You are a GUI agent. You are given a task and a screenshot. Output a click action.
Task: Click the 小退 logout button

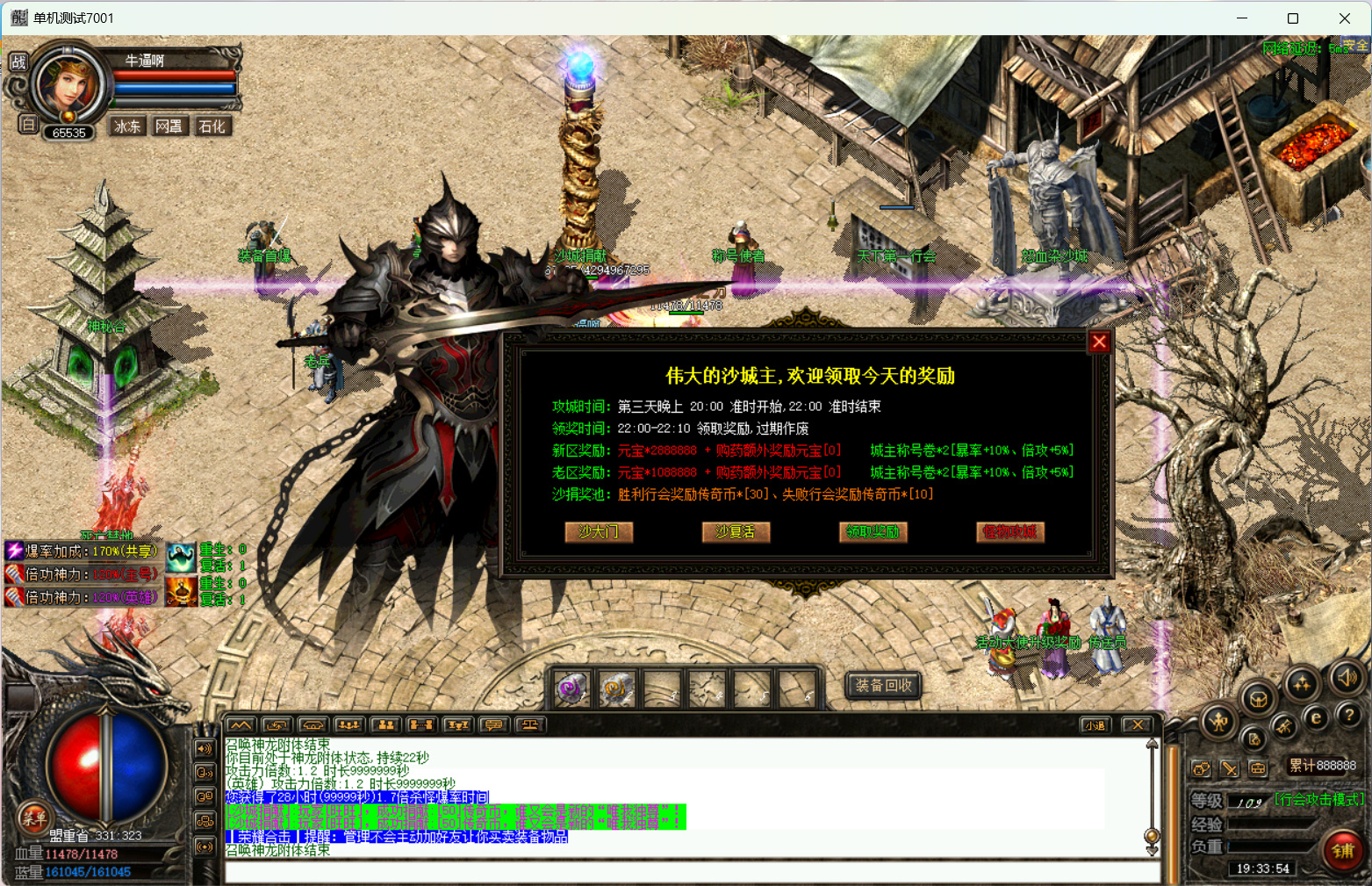(x=1095, y=724)
